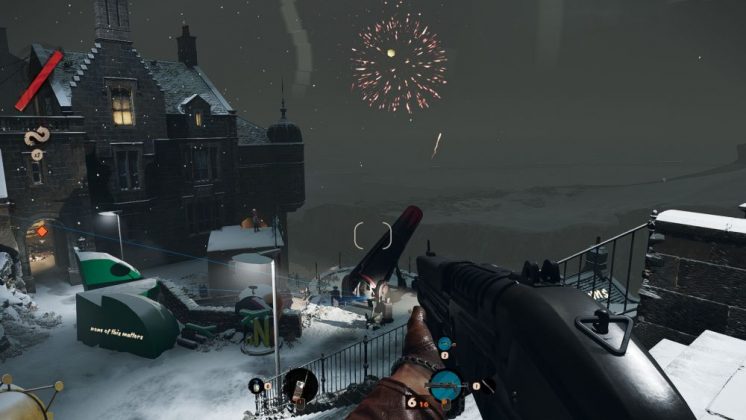Switch to the stowed weapon icon
This screenshot has width=746, height=420.
click(444, 344)
